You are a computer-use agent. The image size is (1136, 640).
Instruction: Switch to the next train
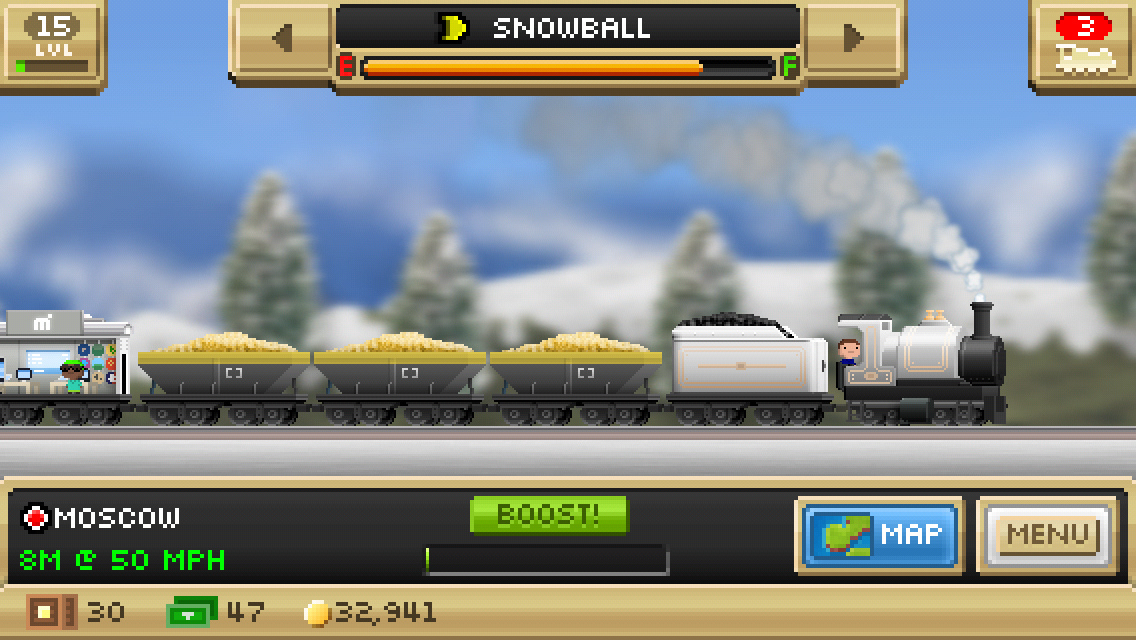[x=853, y=39]
